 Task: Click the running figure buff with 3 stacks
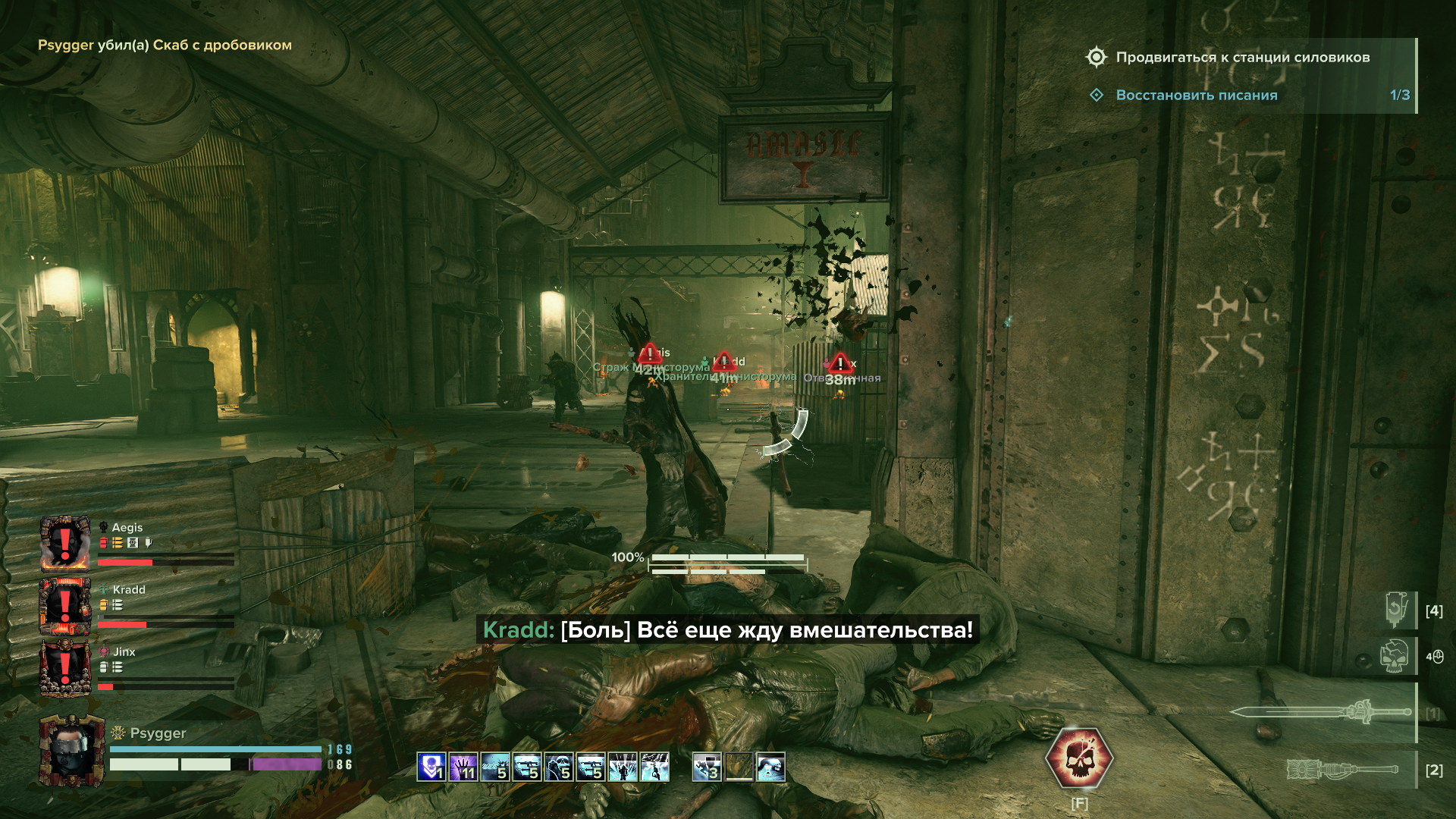click(x=707, y=767)
